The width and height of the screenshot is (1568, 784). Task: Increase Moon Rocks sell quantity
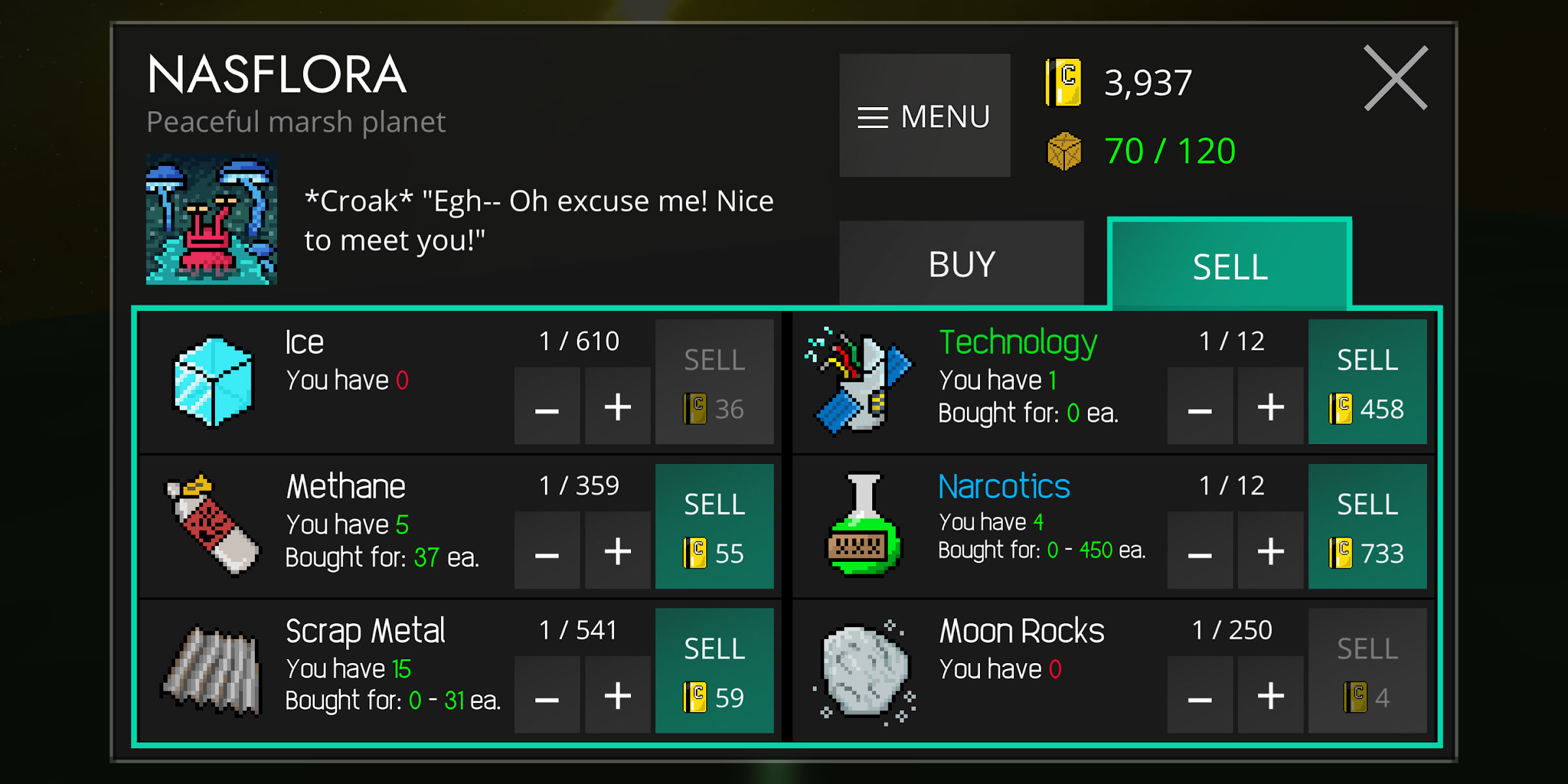pos(1271,696)
